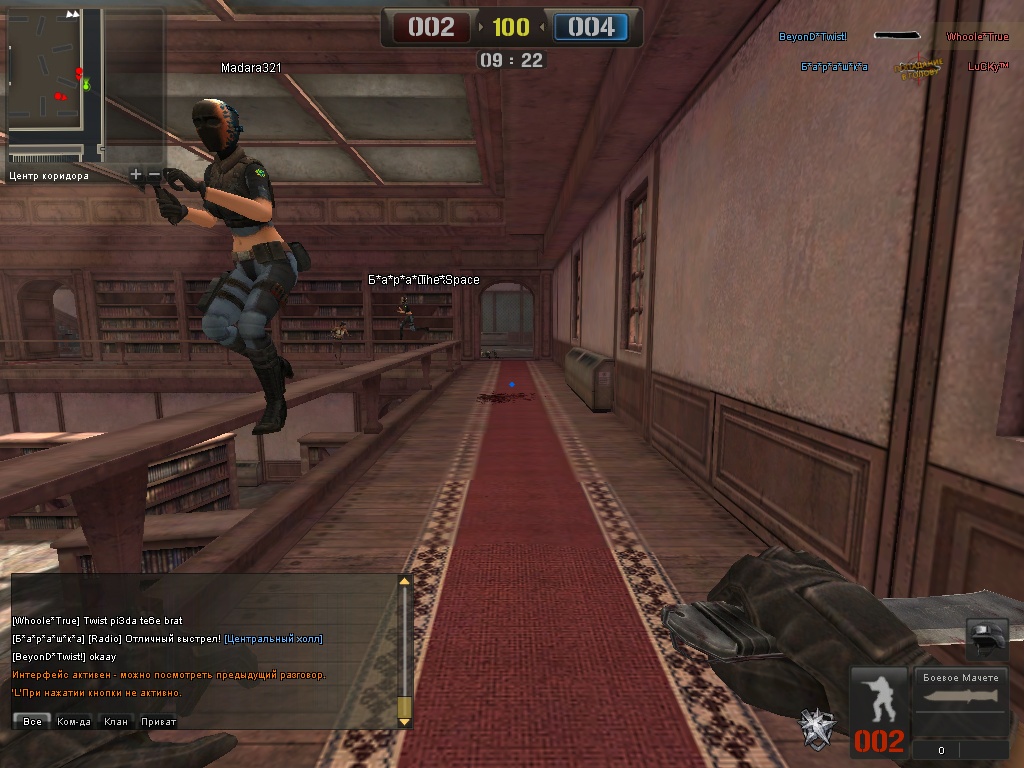Click the silver star medal badge

817,726
